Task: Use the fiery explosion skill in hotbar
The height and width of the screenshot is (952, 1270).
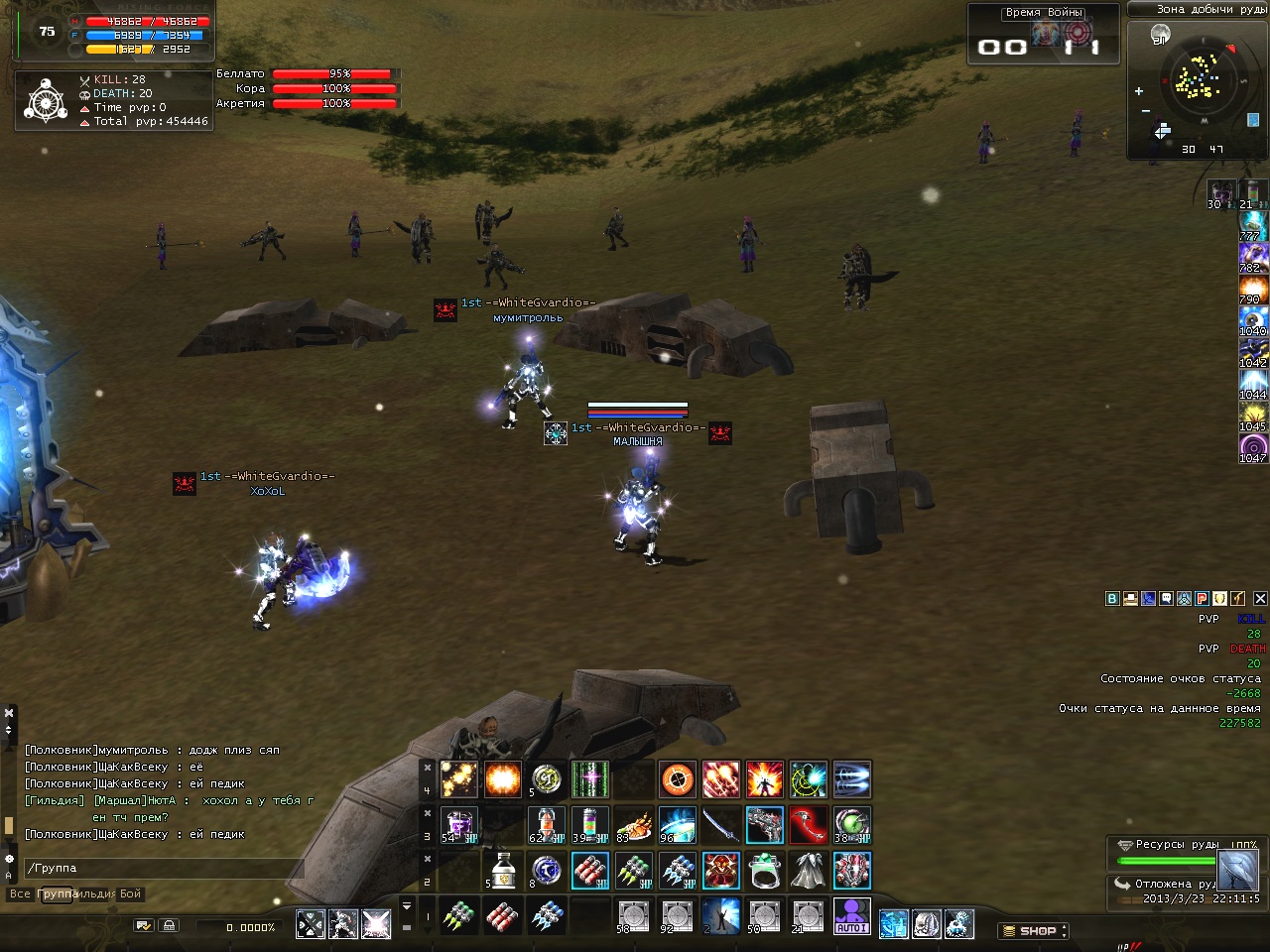Action: click(502, 779)
